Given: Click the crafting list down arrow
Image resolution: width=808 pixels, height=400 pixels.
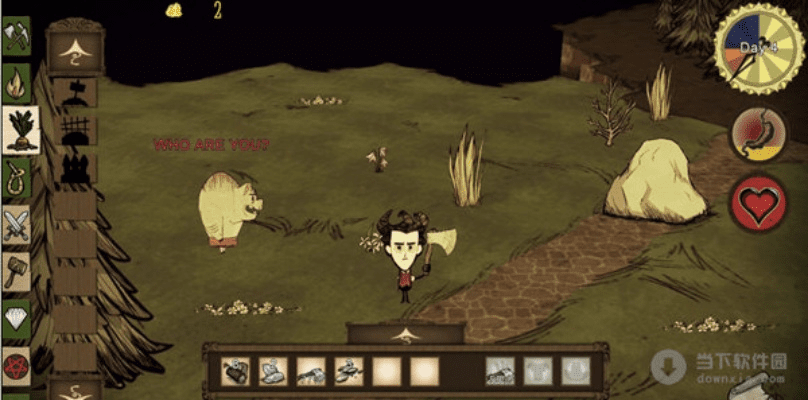Looking at the screenshot, I should pyautogui.click(x=75, y=388).
